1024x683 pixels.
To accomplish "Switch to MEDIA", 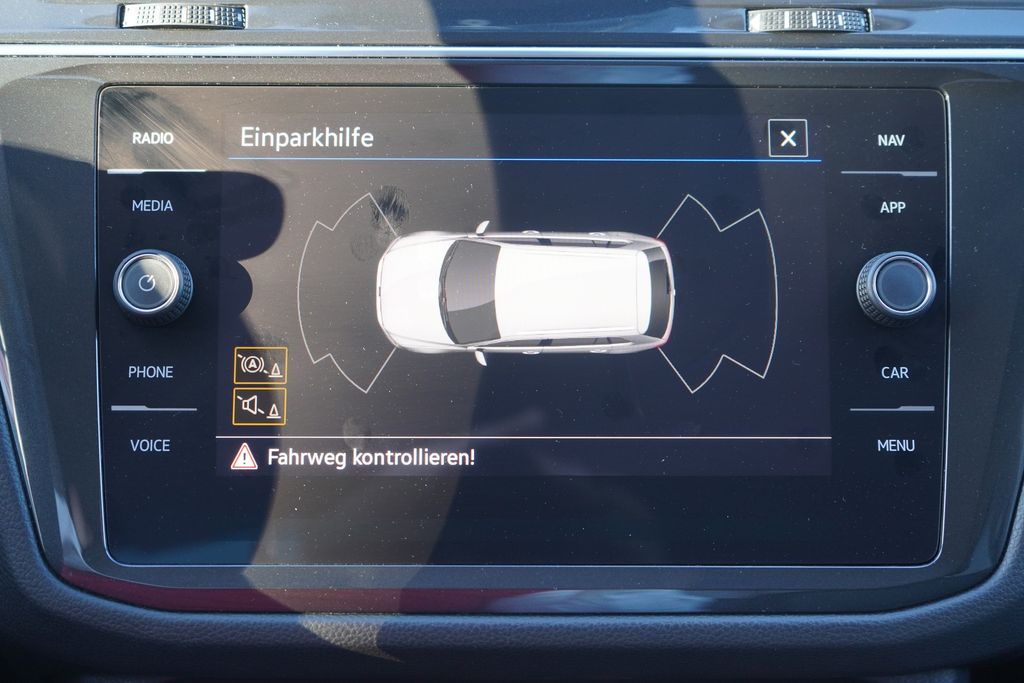I will tap(152, 206).
